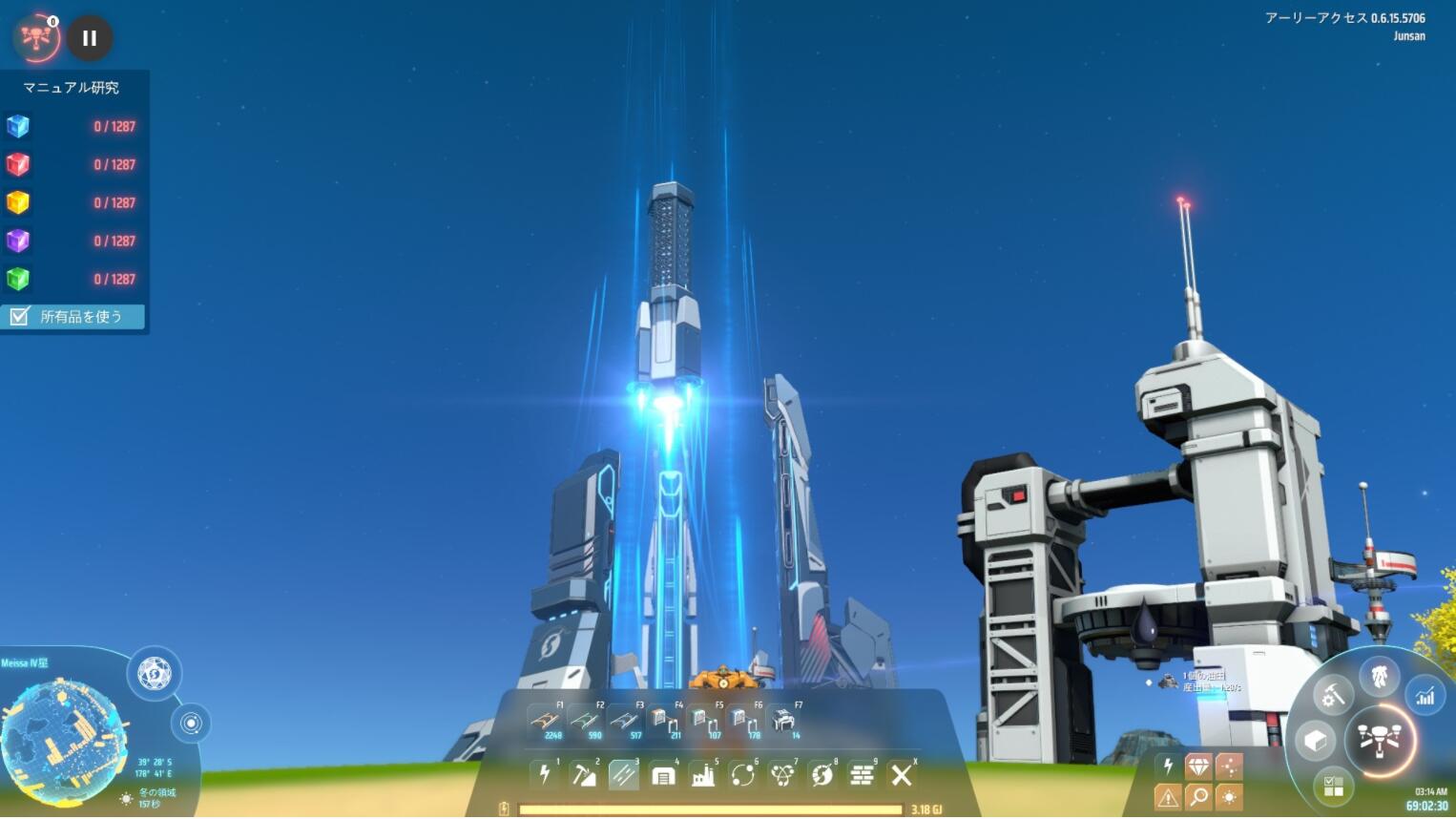This screenshot has width=1456, height=819.
Task: Open the orbit transport build category
Action: pyautogui.click(x=742, y=775)
